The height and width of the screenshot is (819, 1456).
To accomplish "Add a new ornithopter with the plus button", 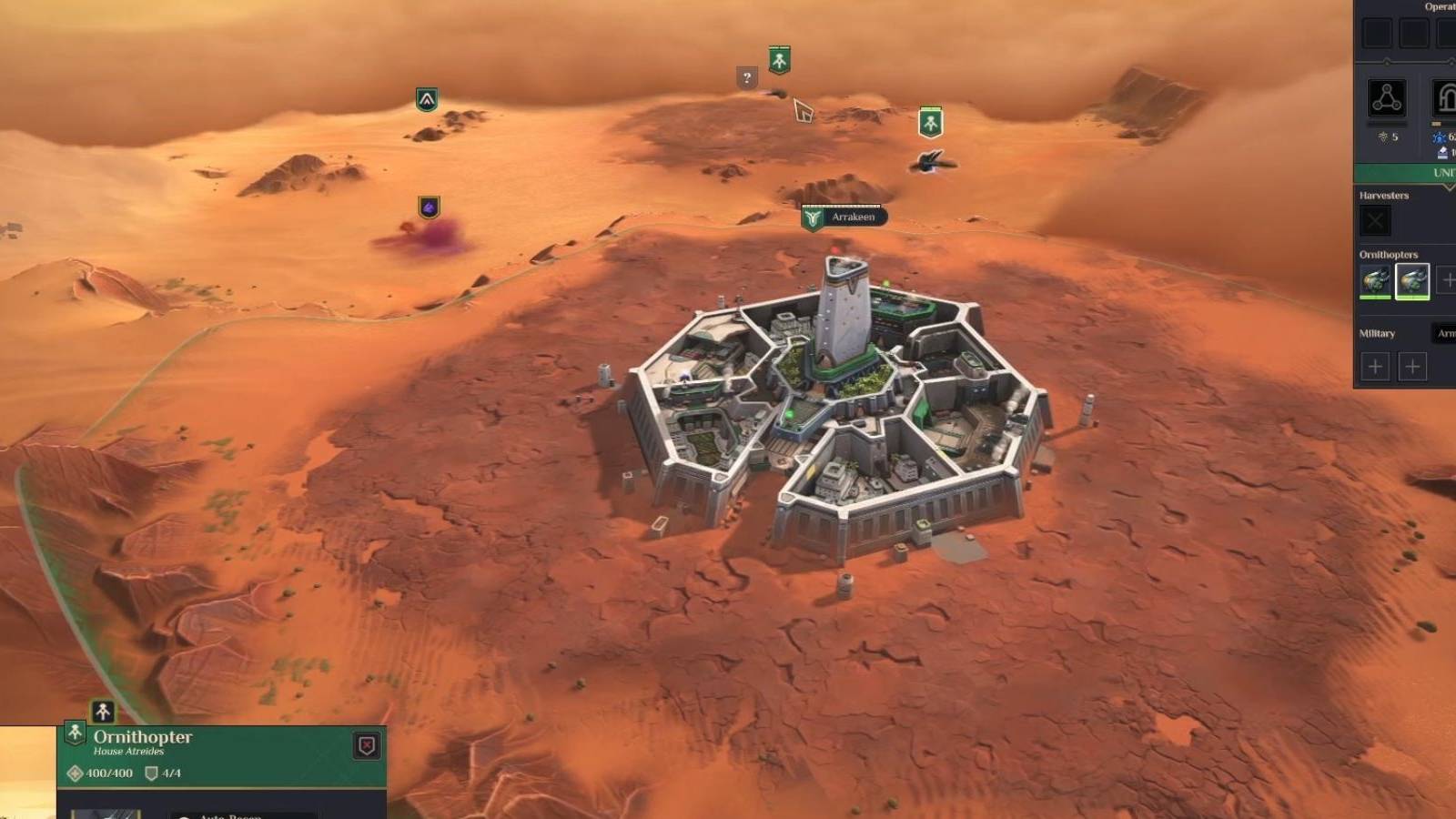I will click(1449, 279).
